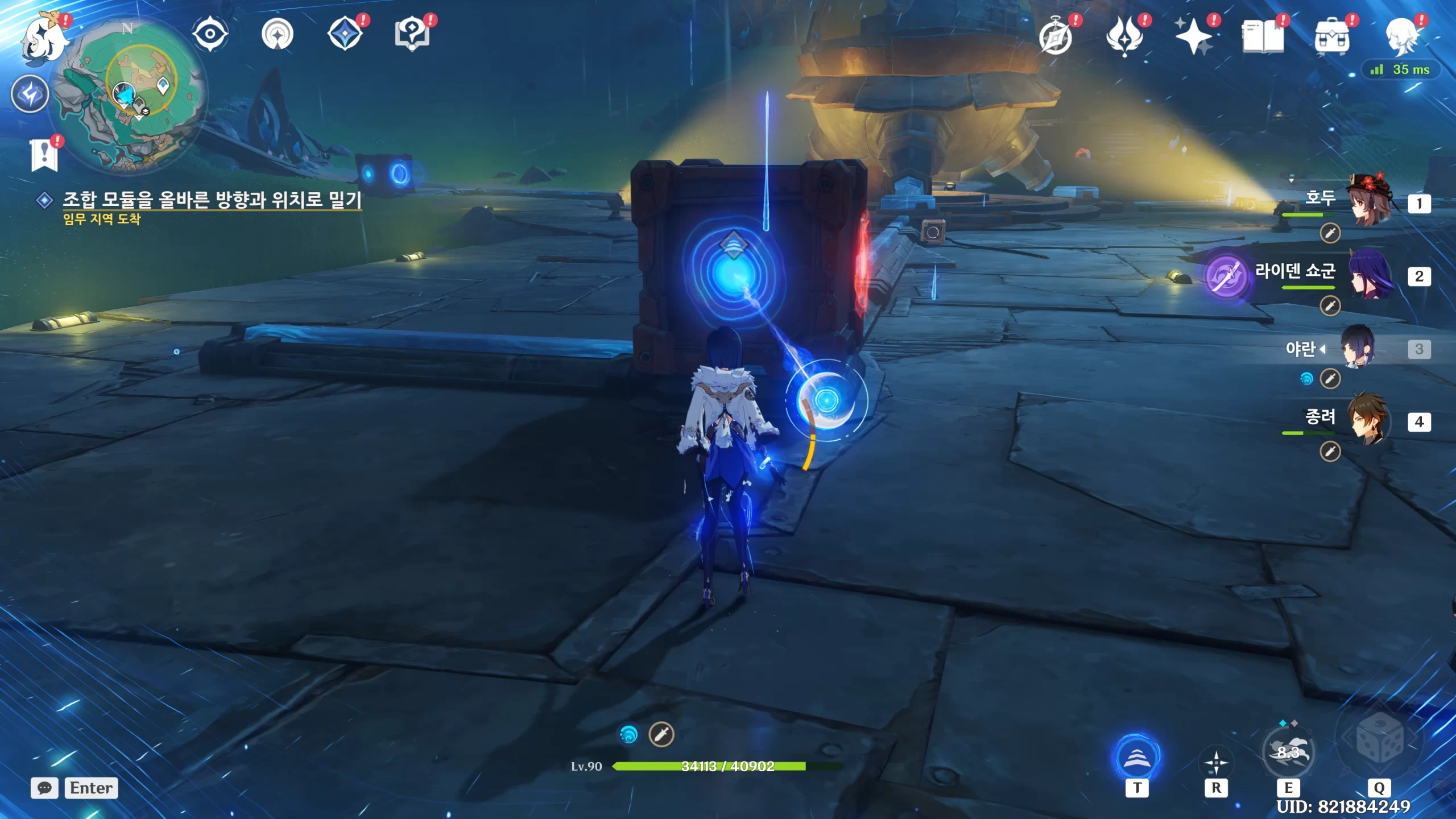Open the quest bookmark banner icon

click(x=44, y=155)
